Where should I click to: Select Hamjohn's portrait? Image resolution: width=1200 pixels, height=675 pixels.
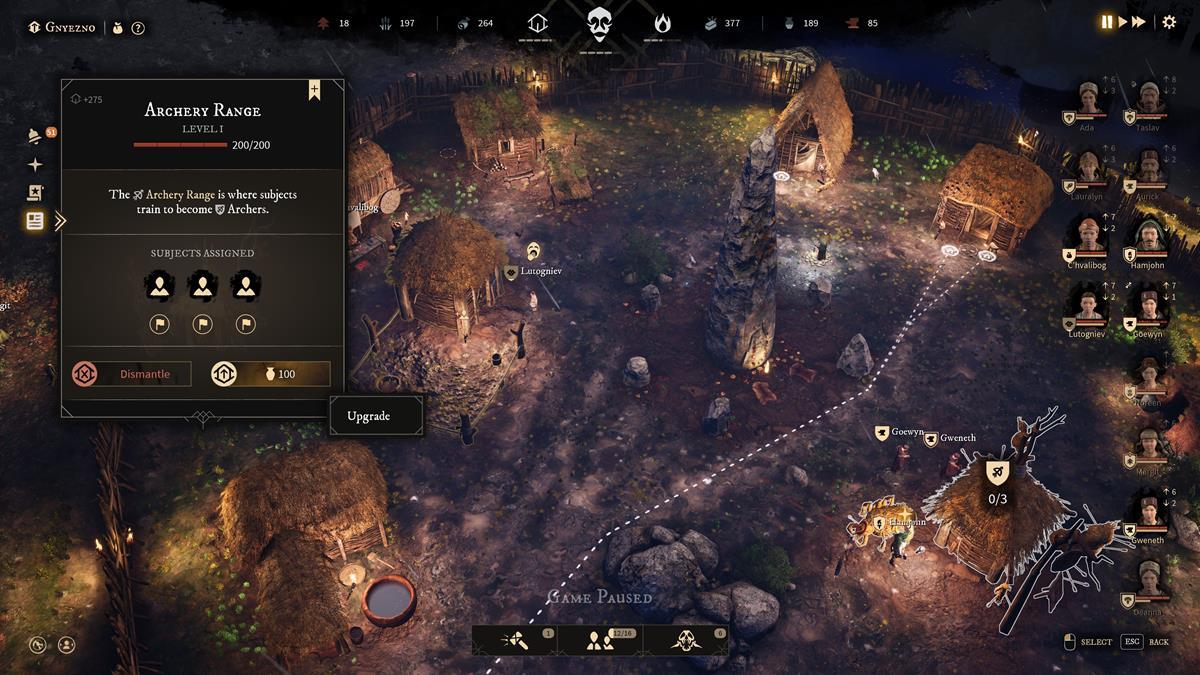pos(1148,236)
